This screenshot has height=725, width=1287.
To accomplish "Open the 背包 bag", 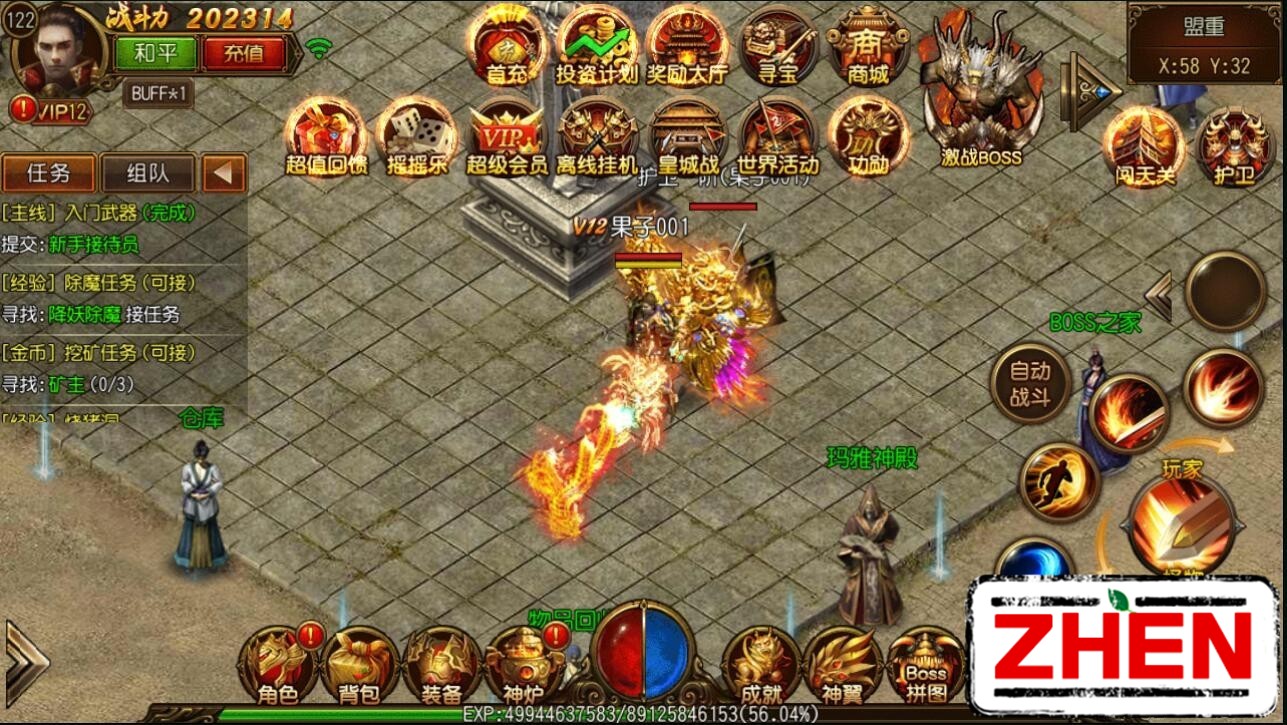I will 360,665.
